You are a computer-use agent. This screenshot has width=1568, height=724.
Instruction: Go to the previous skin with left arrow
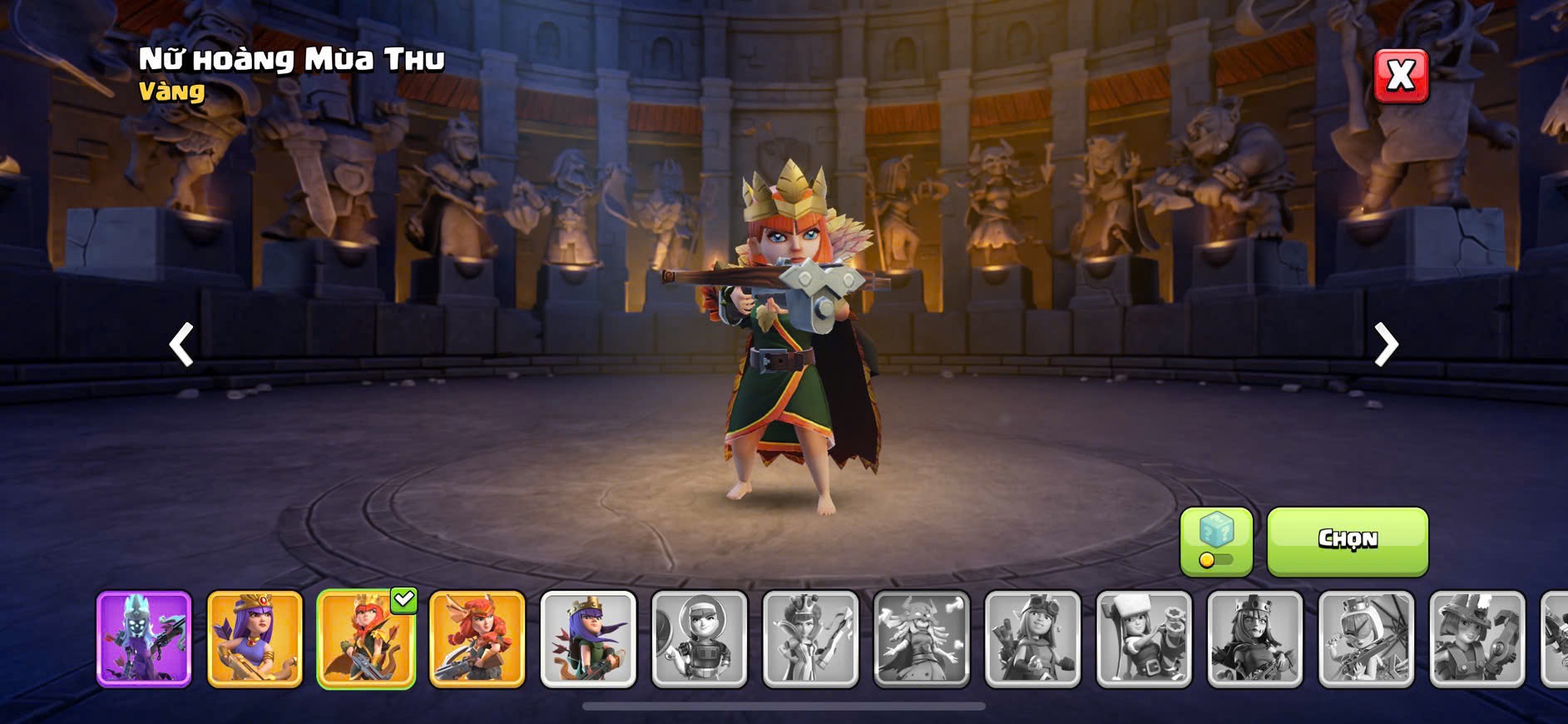(x=181, y=344)
